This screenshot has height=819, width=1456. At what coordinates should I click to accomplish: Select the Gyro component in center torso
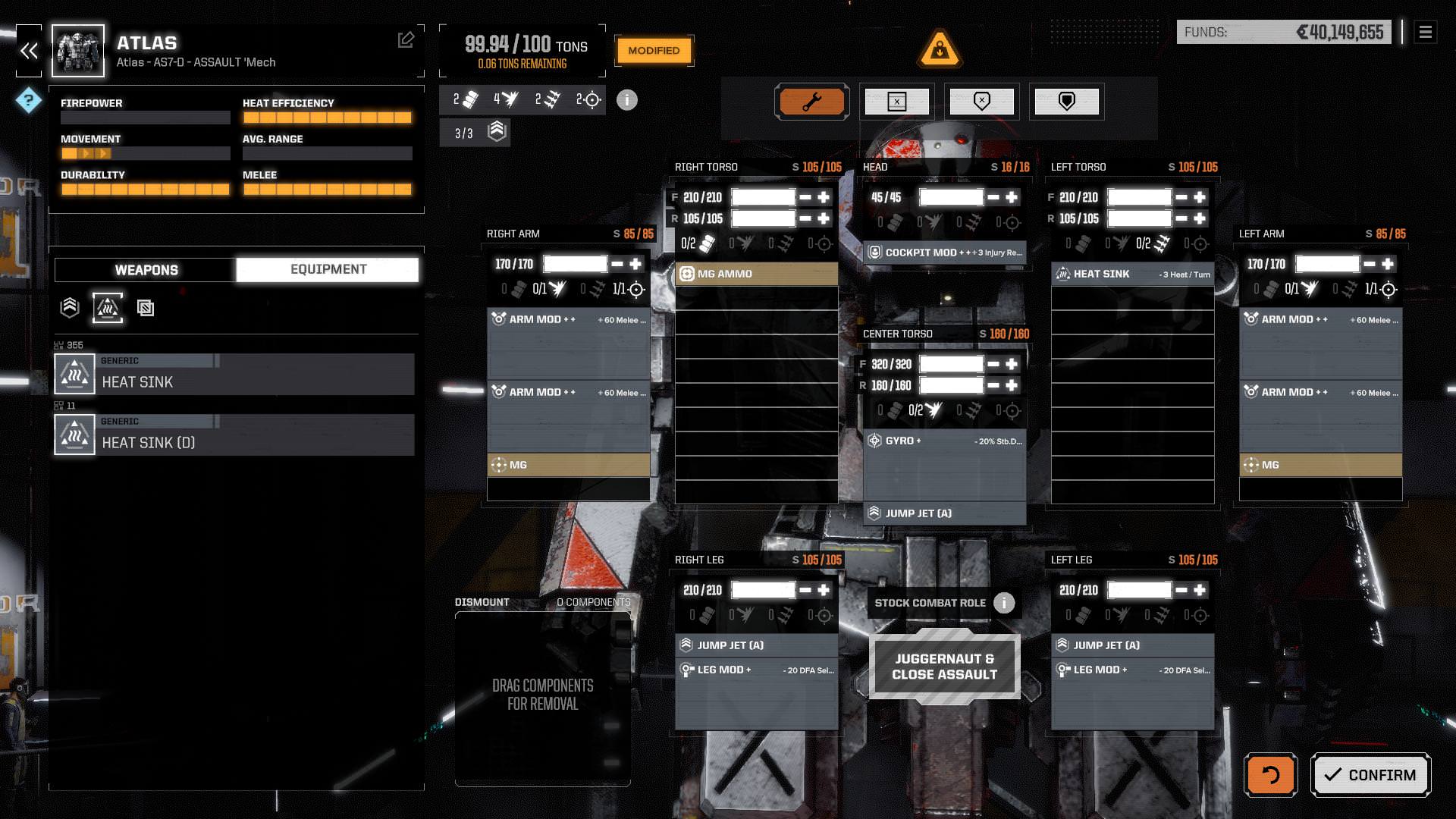click(944, 441)
